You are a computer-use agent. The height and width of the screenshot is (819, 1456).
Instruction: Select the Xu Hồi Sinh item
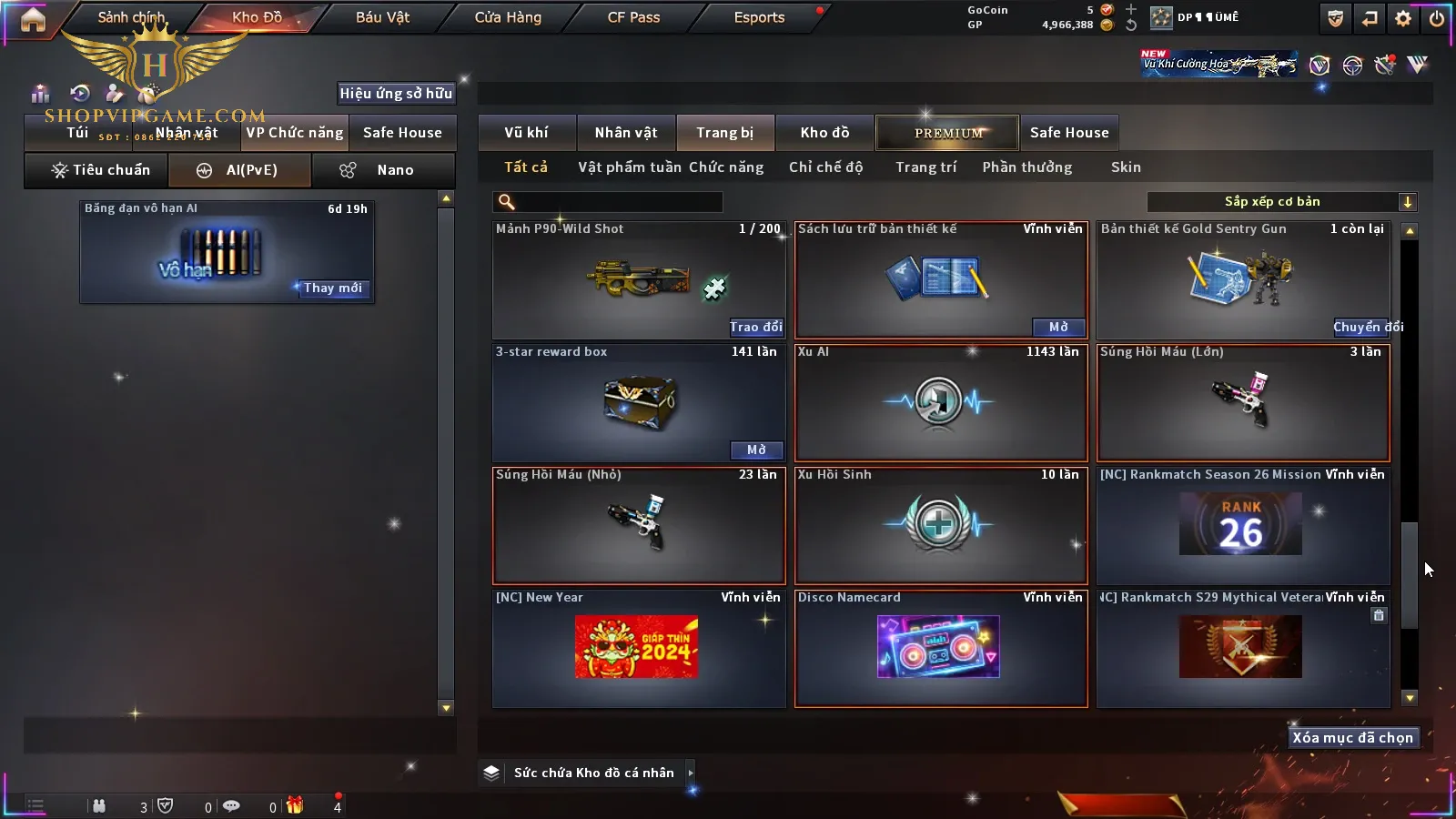click(x=941, y=526)
